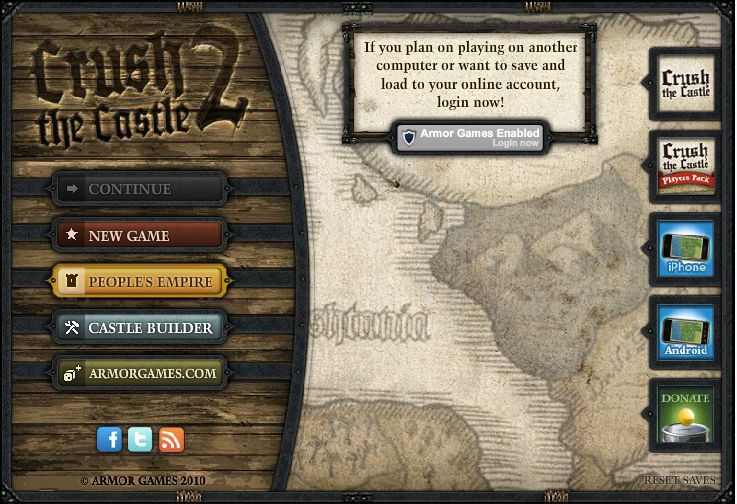The height and width of the screenshot is (504, 737).
Task: Select the Android version tile
Action: pos(686,329)
